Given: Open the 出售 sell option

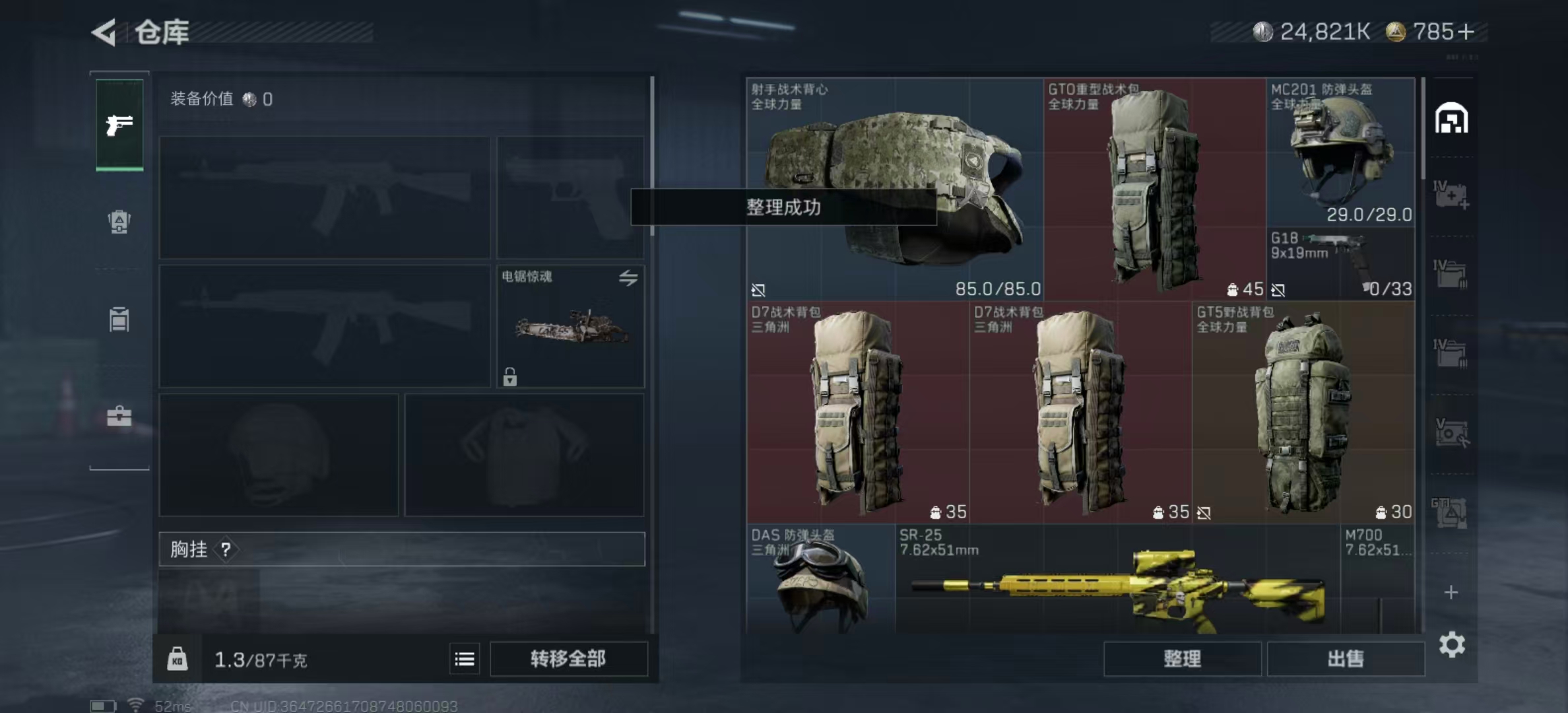Looking at the screenshot, I should pyautogui.click(x=1345, y=658).
